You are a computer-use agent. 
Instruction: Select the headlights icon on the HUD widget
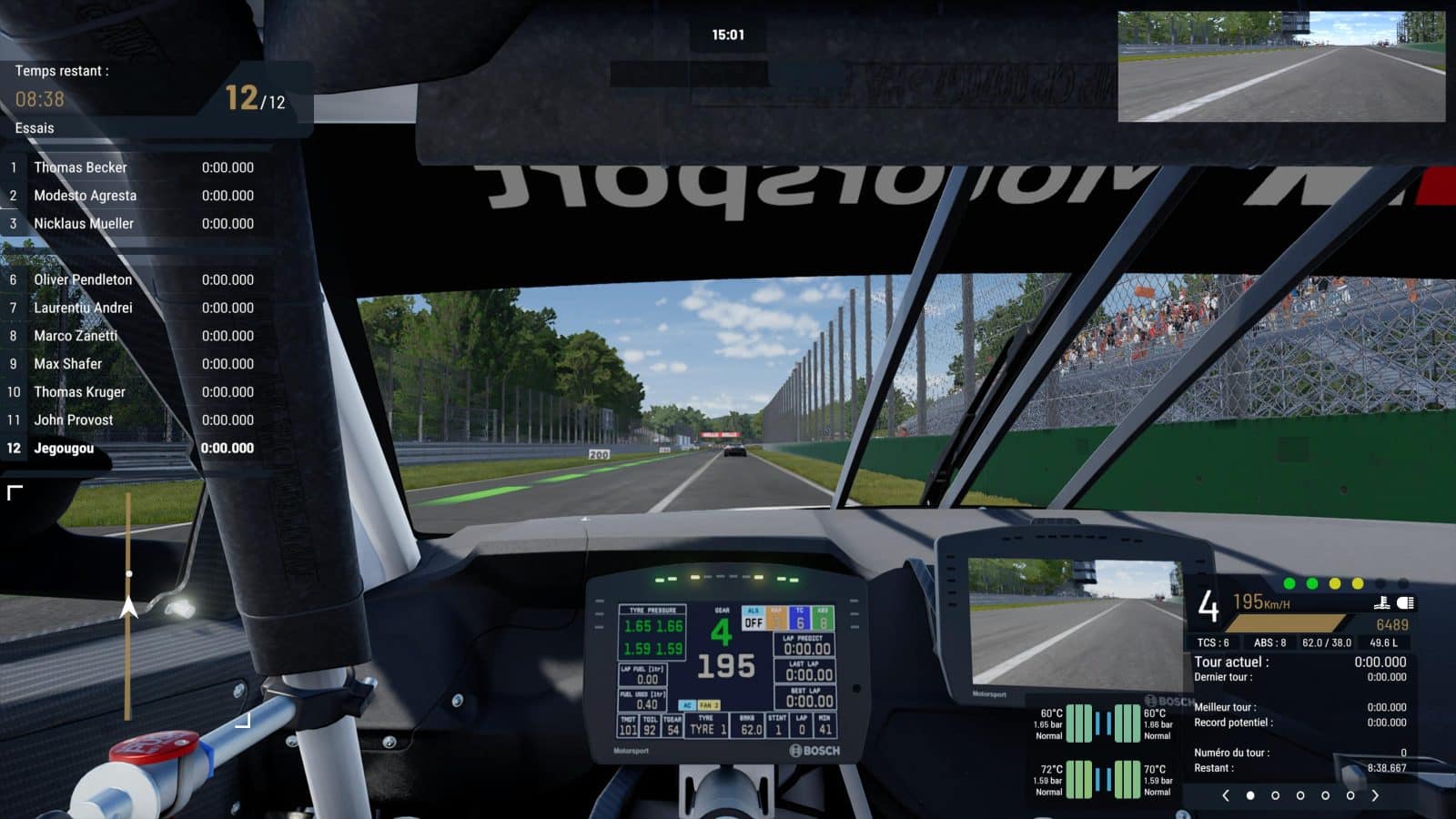1407,602
